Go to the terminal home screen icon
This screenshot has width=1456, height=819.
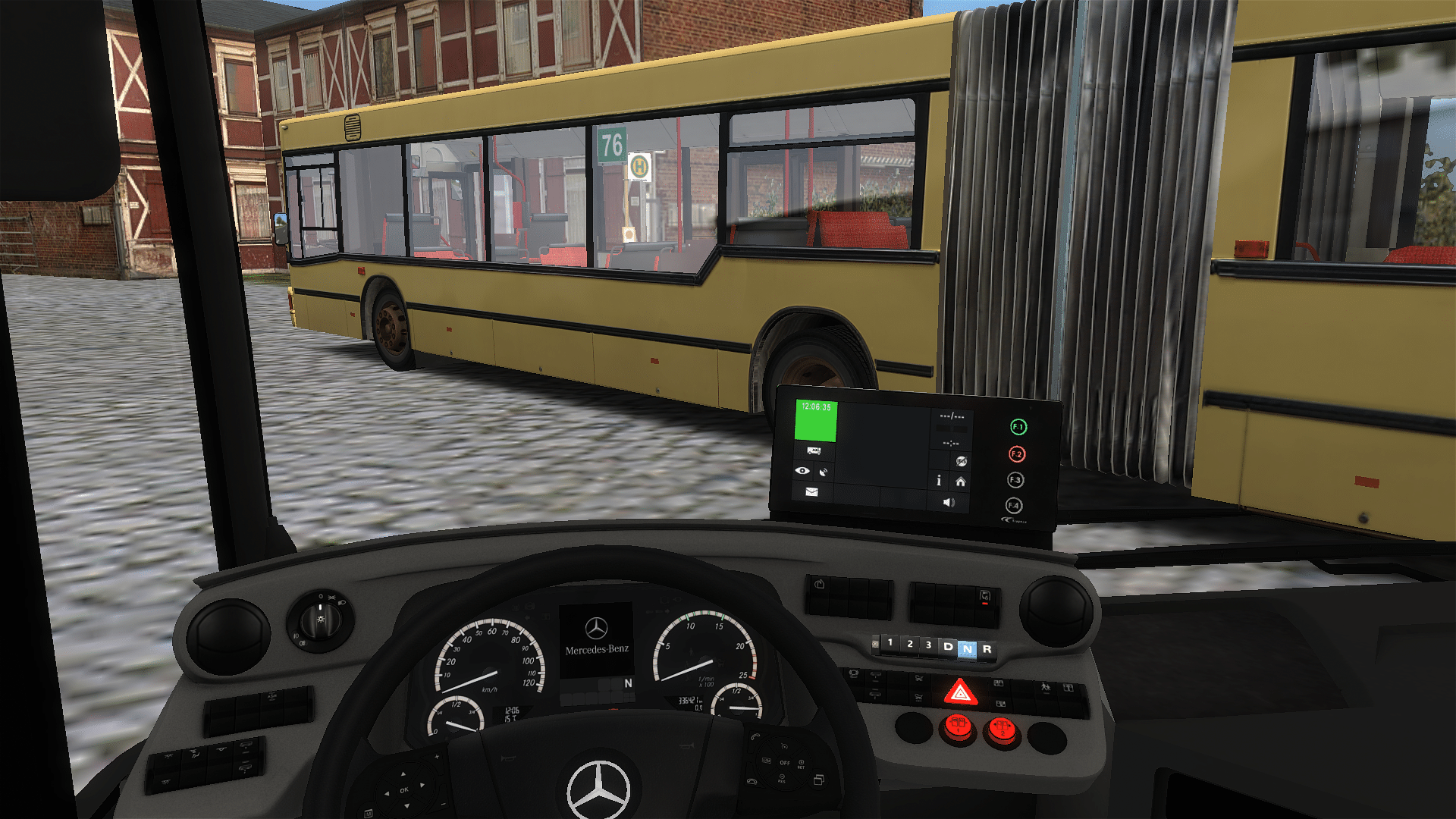pos(961,482)
